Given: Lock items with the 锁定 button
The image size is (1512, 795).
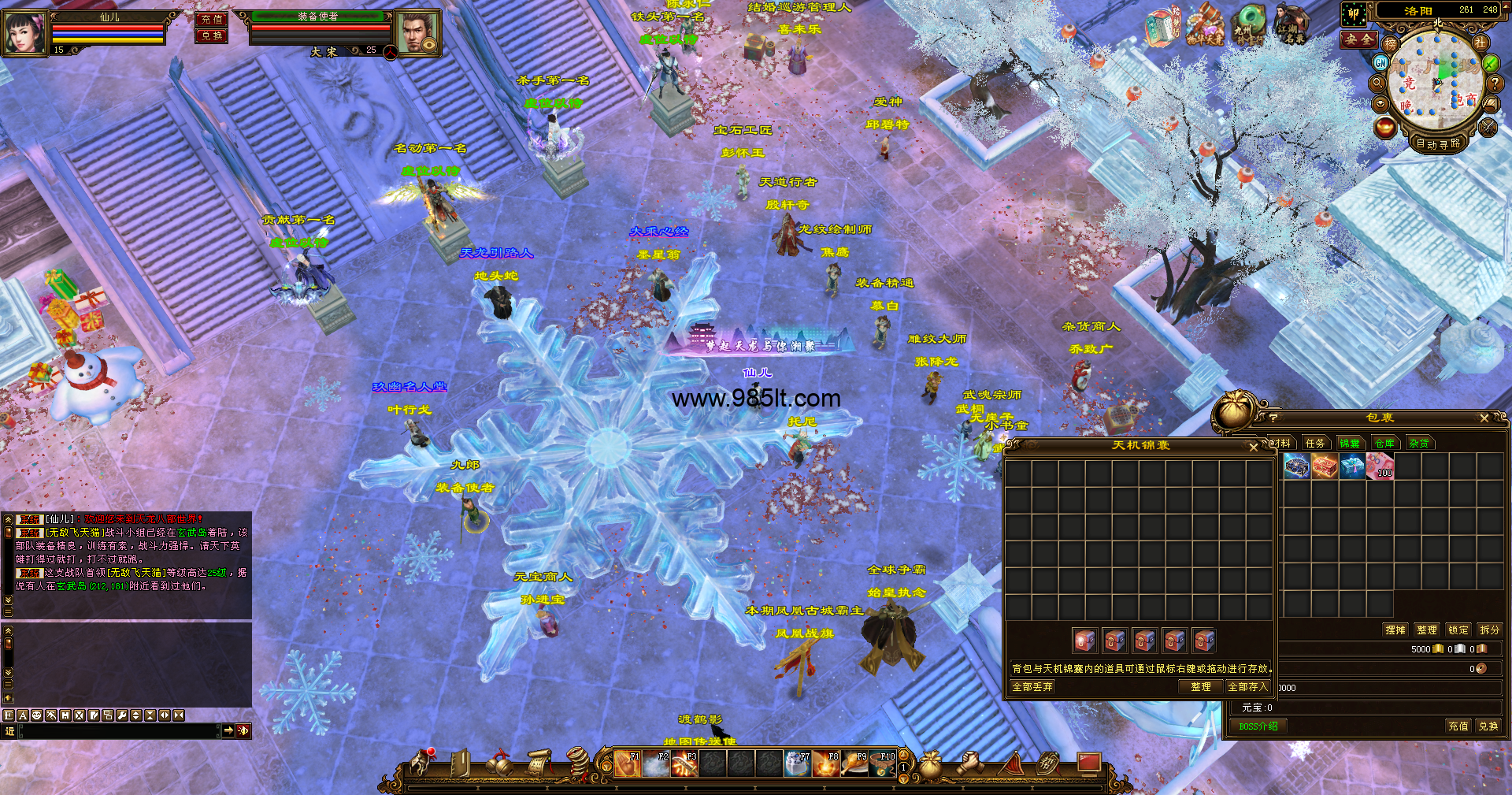Looking at the screenshot, I should pyautogui.click(x=1458, y=630).
